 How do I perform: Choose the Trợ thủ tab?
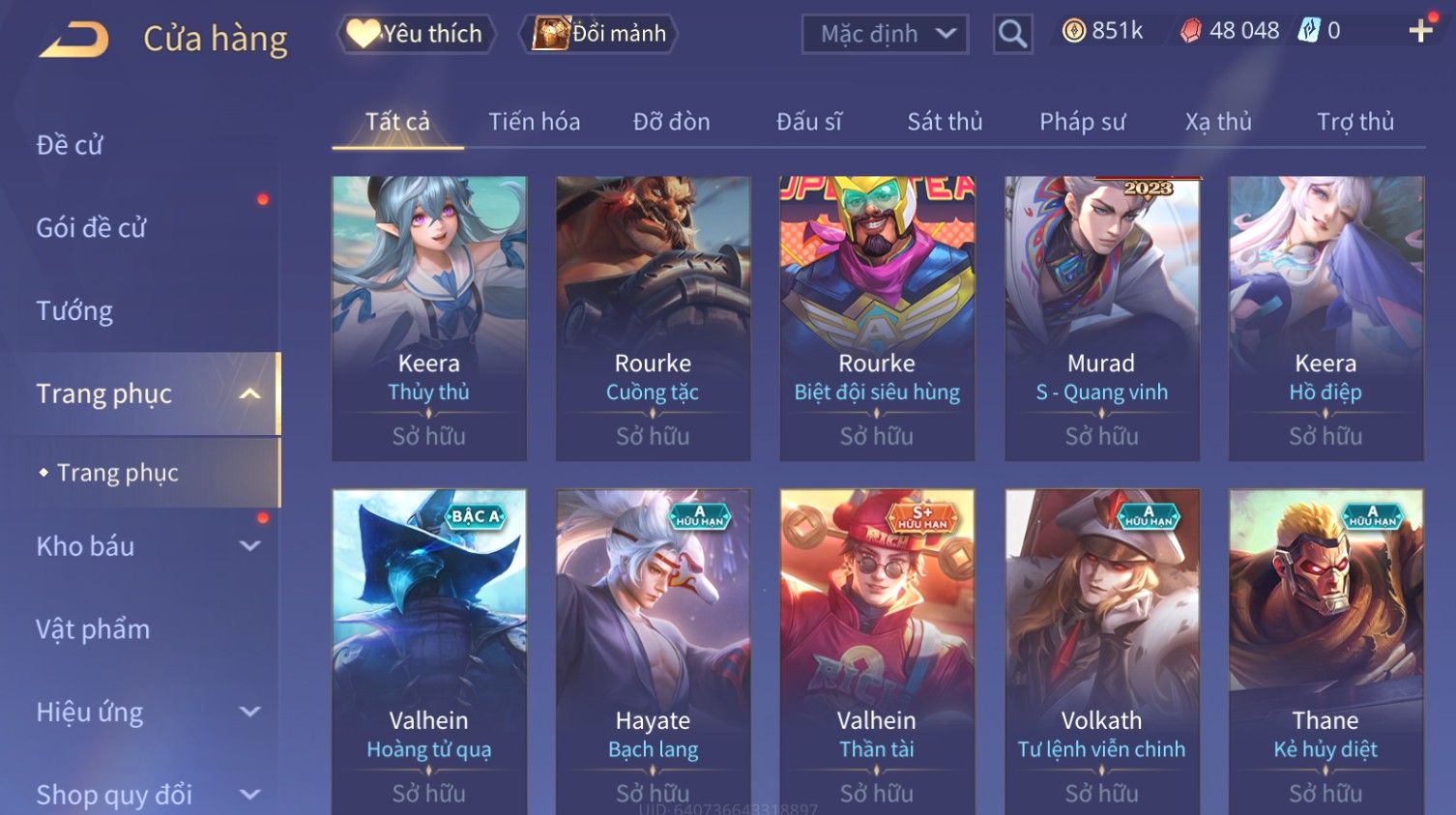[1354, 122]
